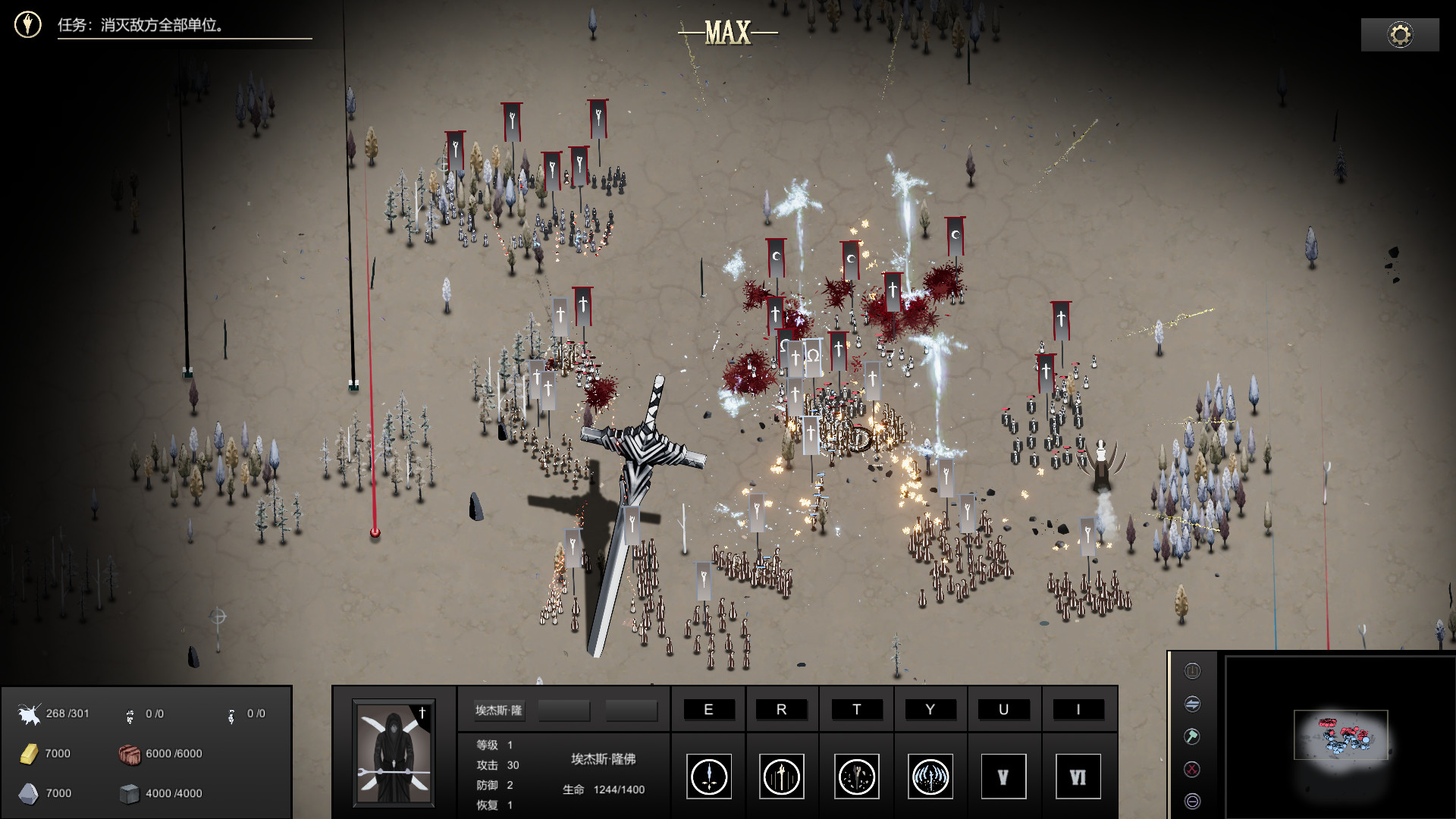Select the 埃杰斯·隆 unit tab
This screenshot has height=819, width=1456.
(x=498, y=711)
